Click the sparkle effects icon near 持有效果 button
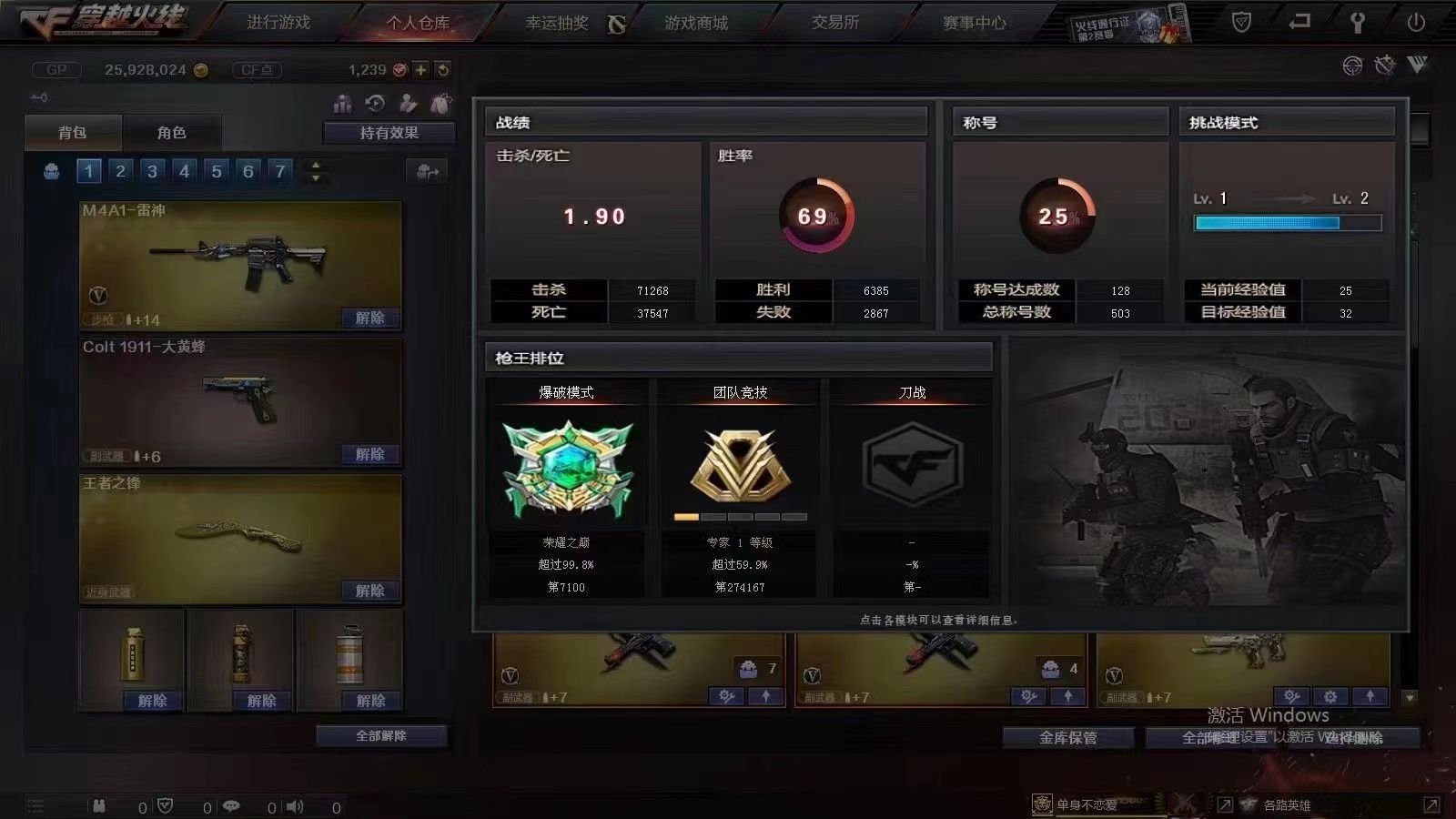 (x=442, y=102)
